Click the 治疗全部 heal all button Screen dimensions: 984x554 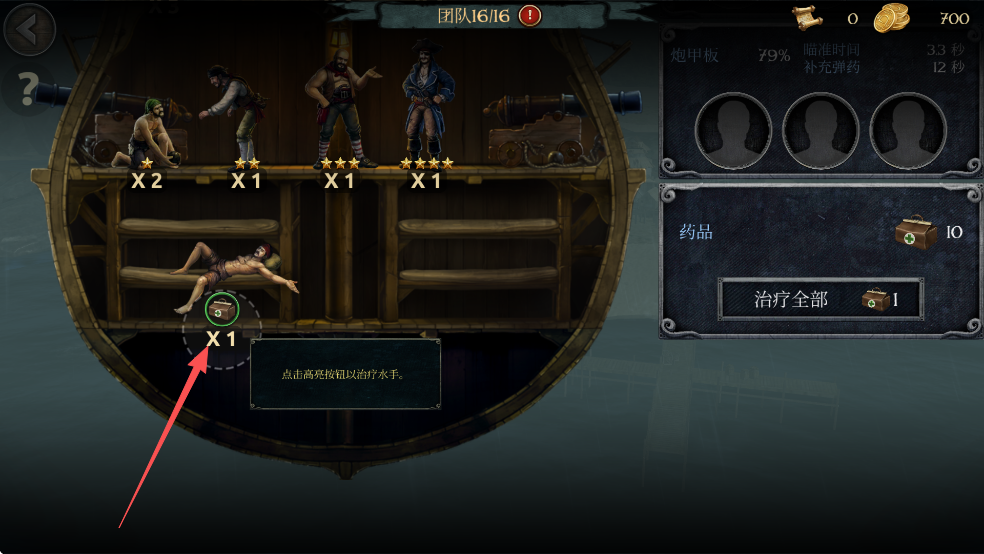tap(820, 299)
